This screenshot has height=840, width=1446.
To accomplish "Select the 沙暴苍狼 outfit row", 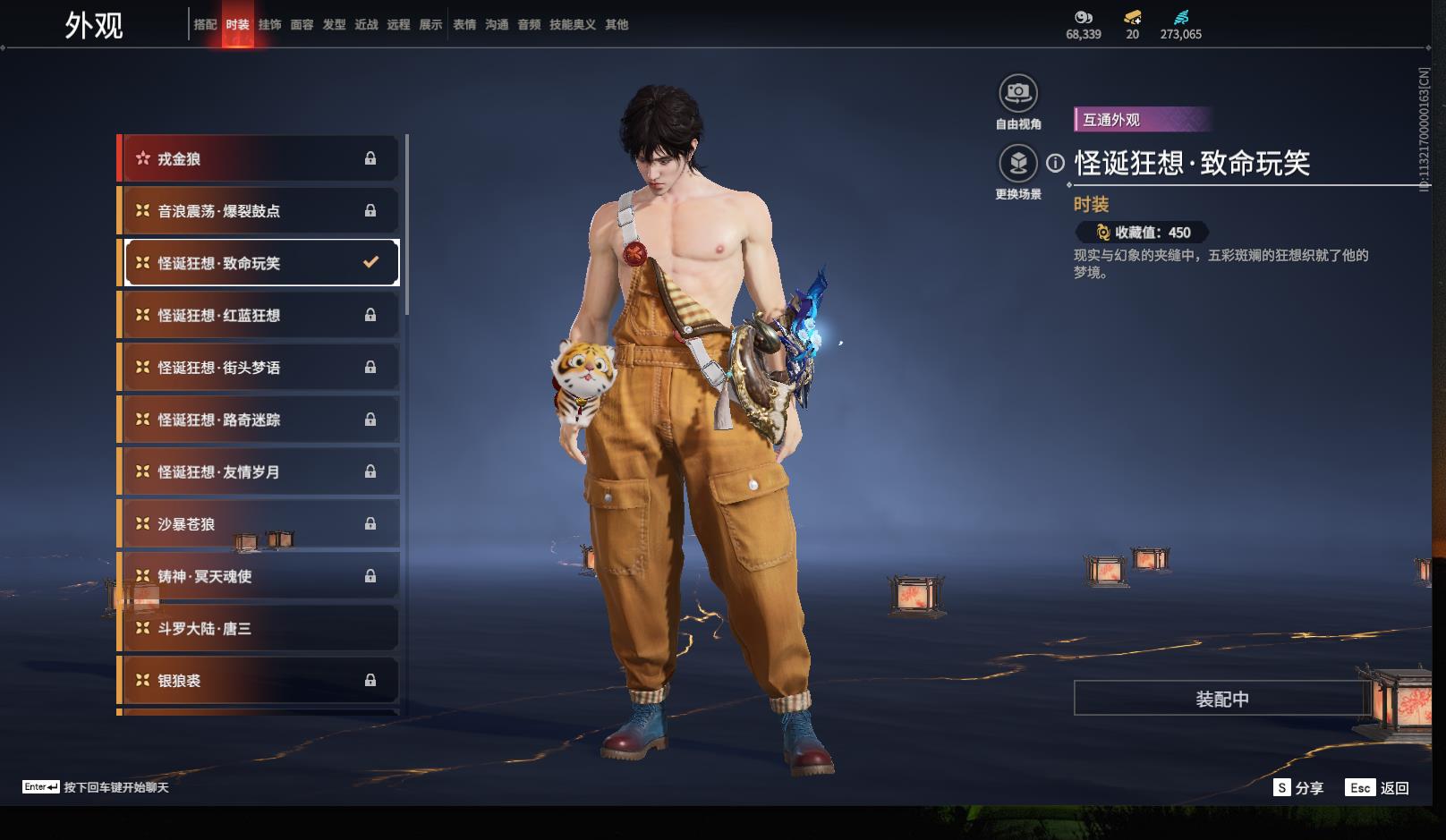I will coord(258,524).
